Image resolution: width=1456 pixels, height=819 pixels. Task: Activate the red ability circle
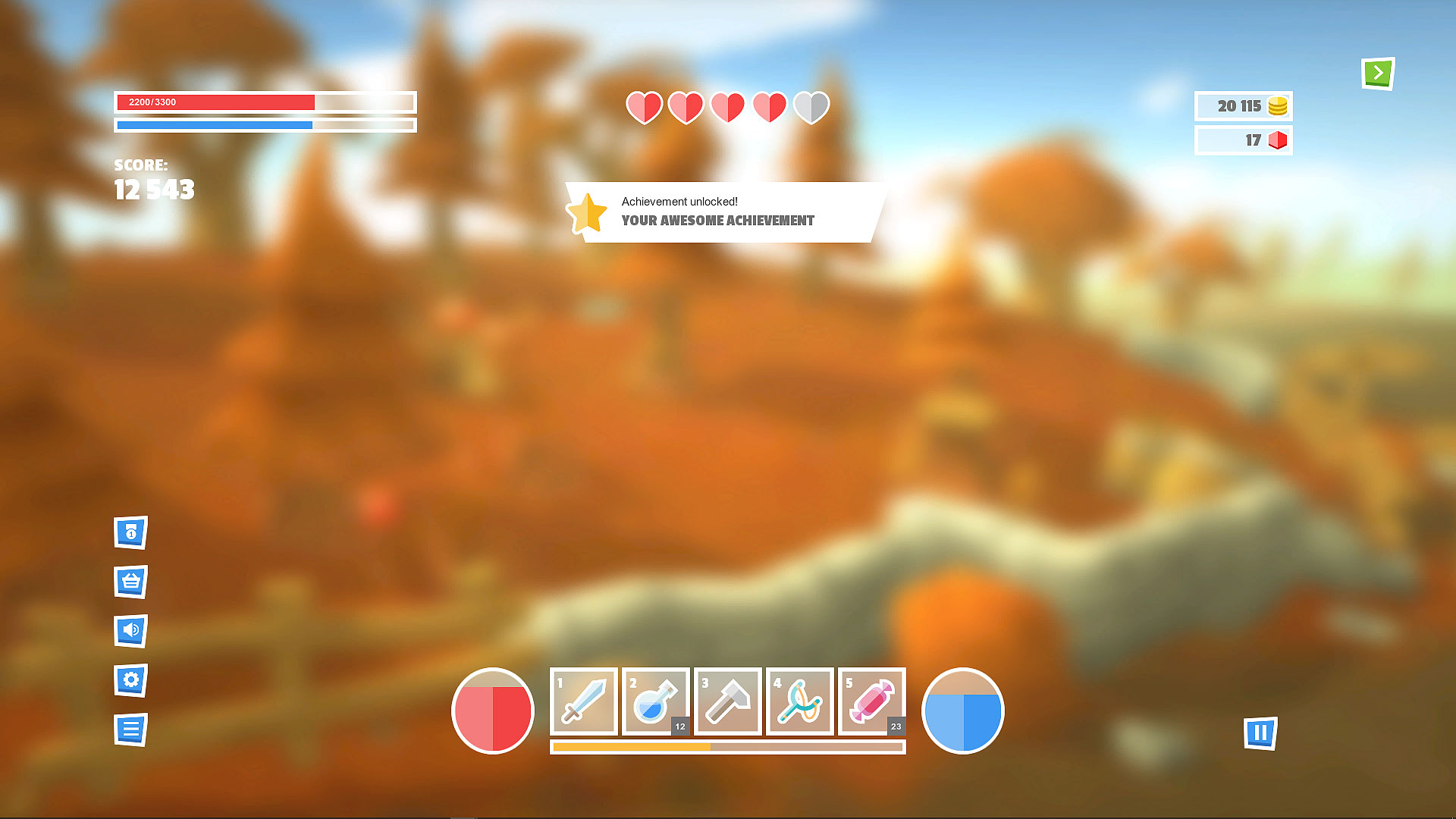coord(492,711)
